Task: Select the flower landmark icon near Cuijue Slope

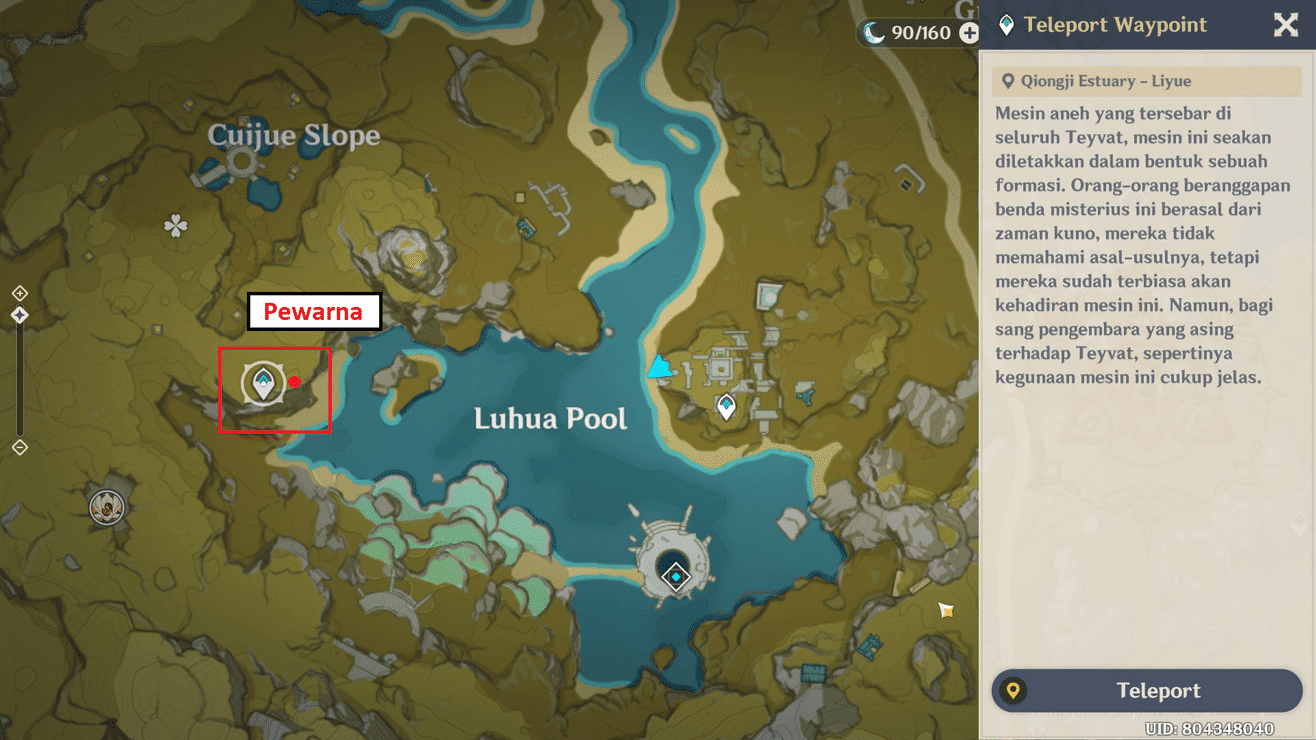Action: [x=177, y=226]
